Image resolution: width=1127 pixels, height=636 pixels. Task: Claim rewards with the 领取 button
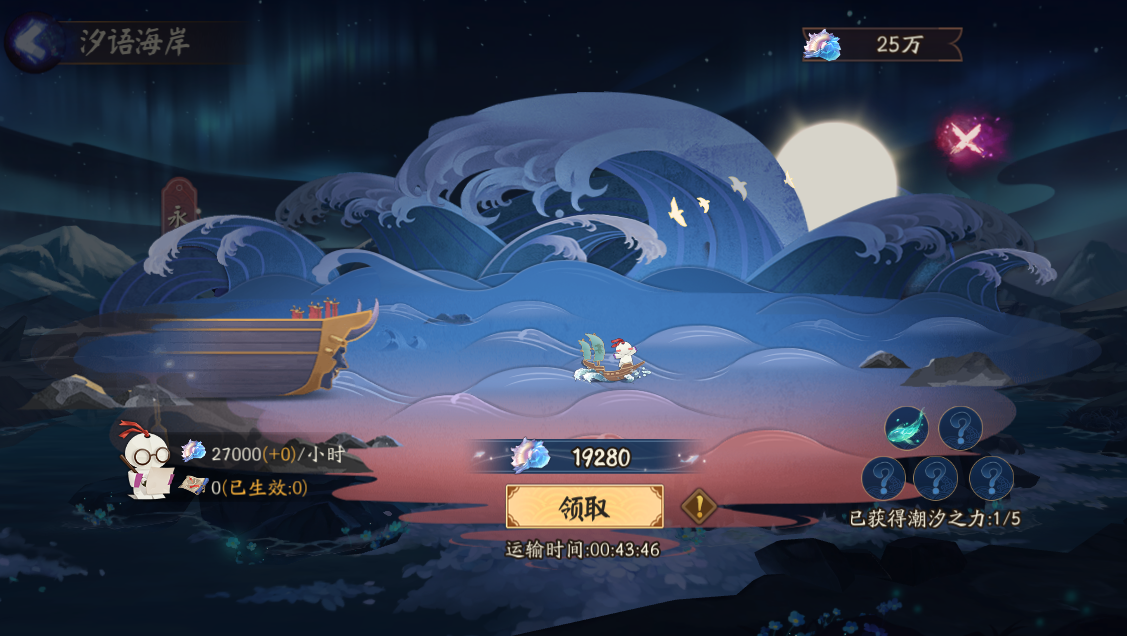584,507
